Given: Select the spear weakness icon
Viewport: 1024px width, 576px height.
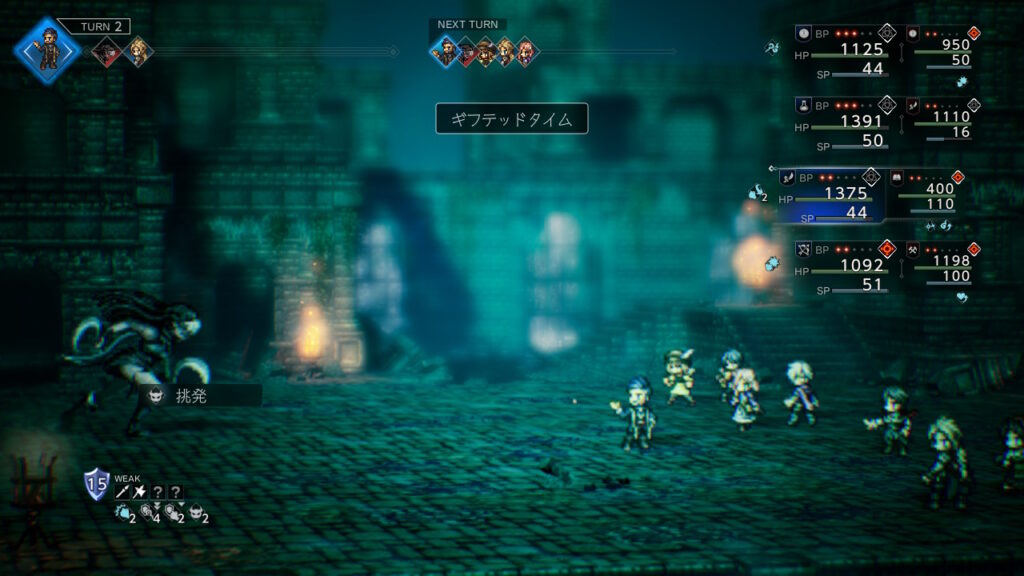Looking at the screenshot, I should click(122, 492).
